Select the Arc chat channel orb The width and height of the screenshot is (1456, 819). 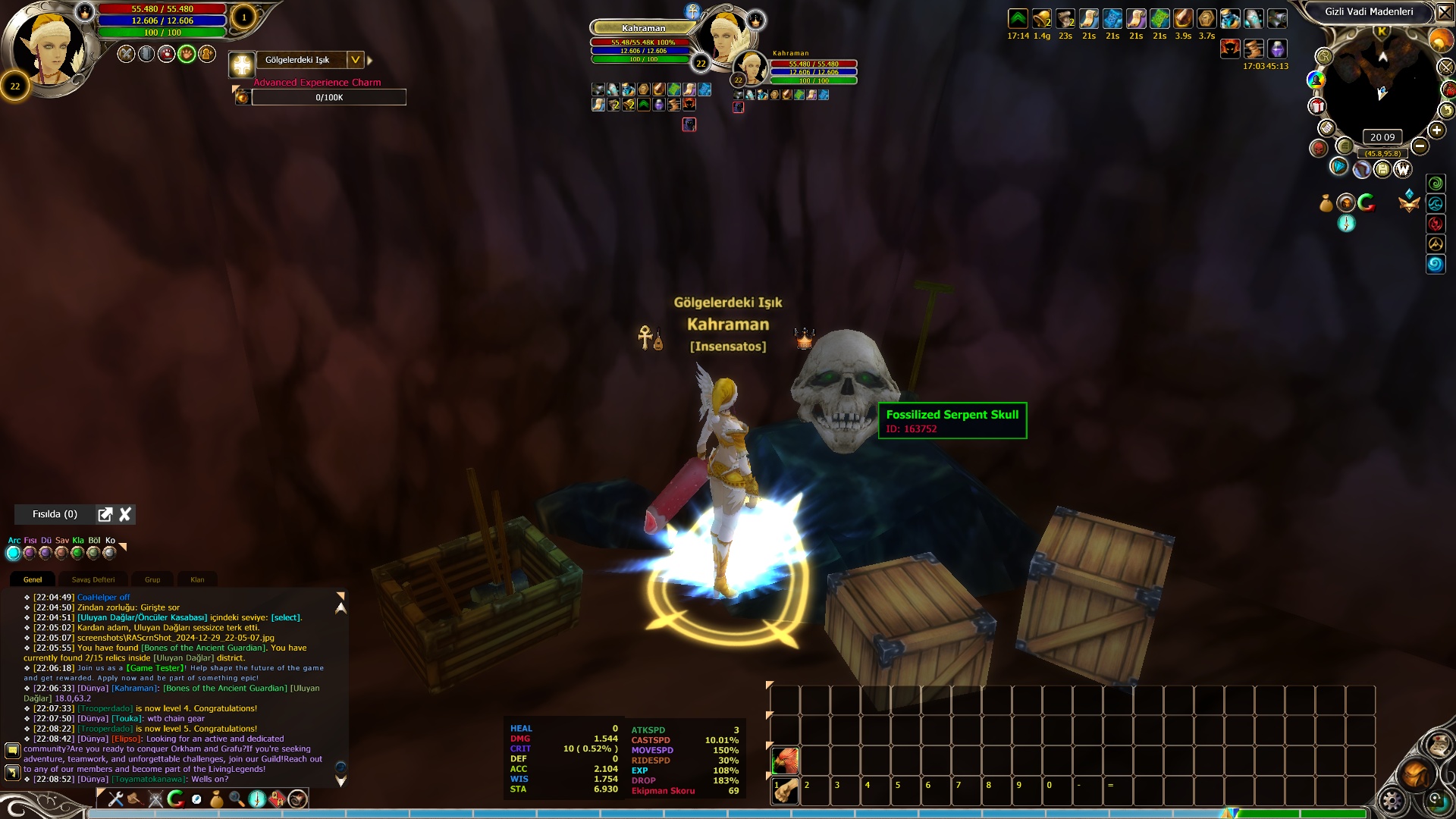click(x=13, y=553)
